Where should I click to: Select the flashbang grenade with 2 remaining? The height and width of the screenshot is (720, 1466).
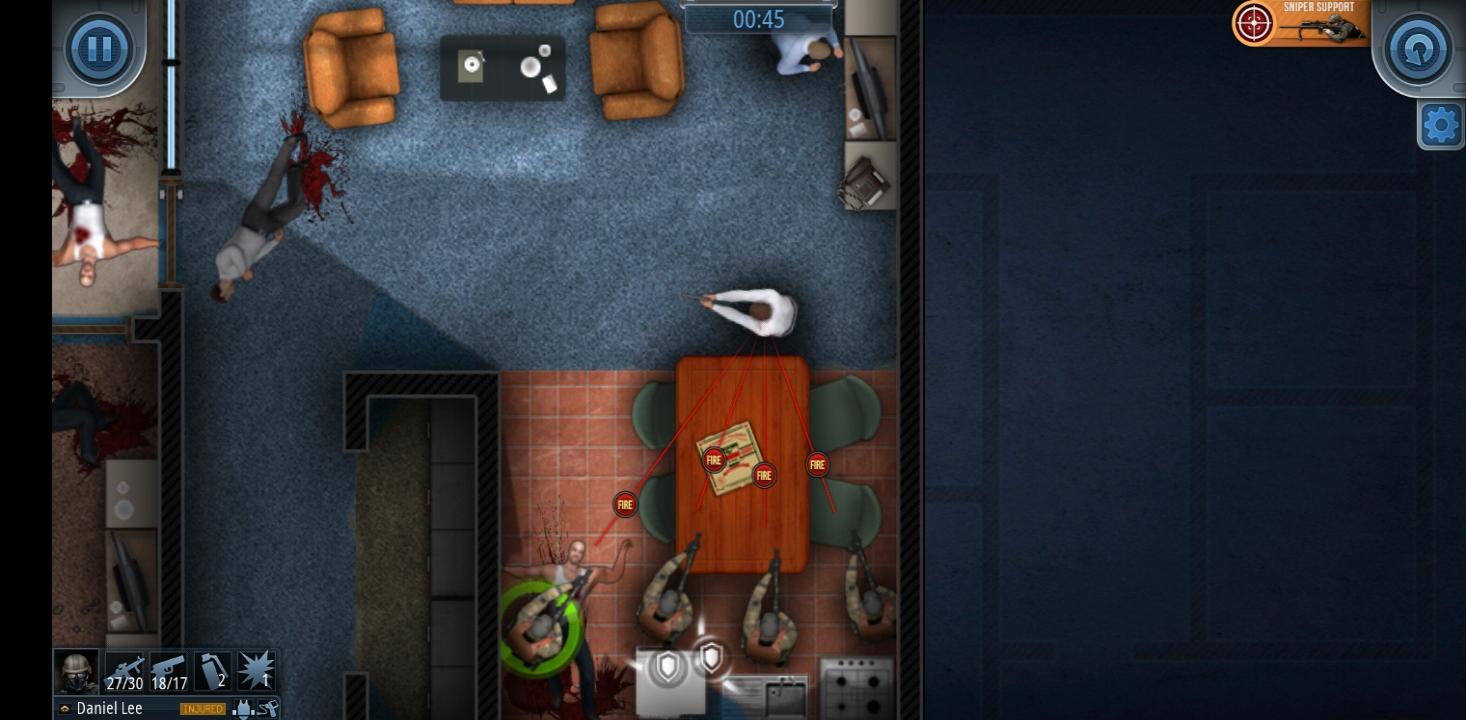tap(212, 671)
